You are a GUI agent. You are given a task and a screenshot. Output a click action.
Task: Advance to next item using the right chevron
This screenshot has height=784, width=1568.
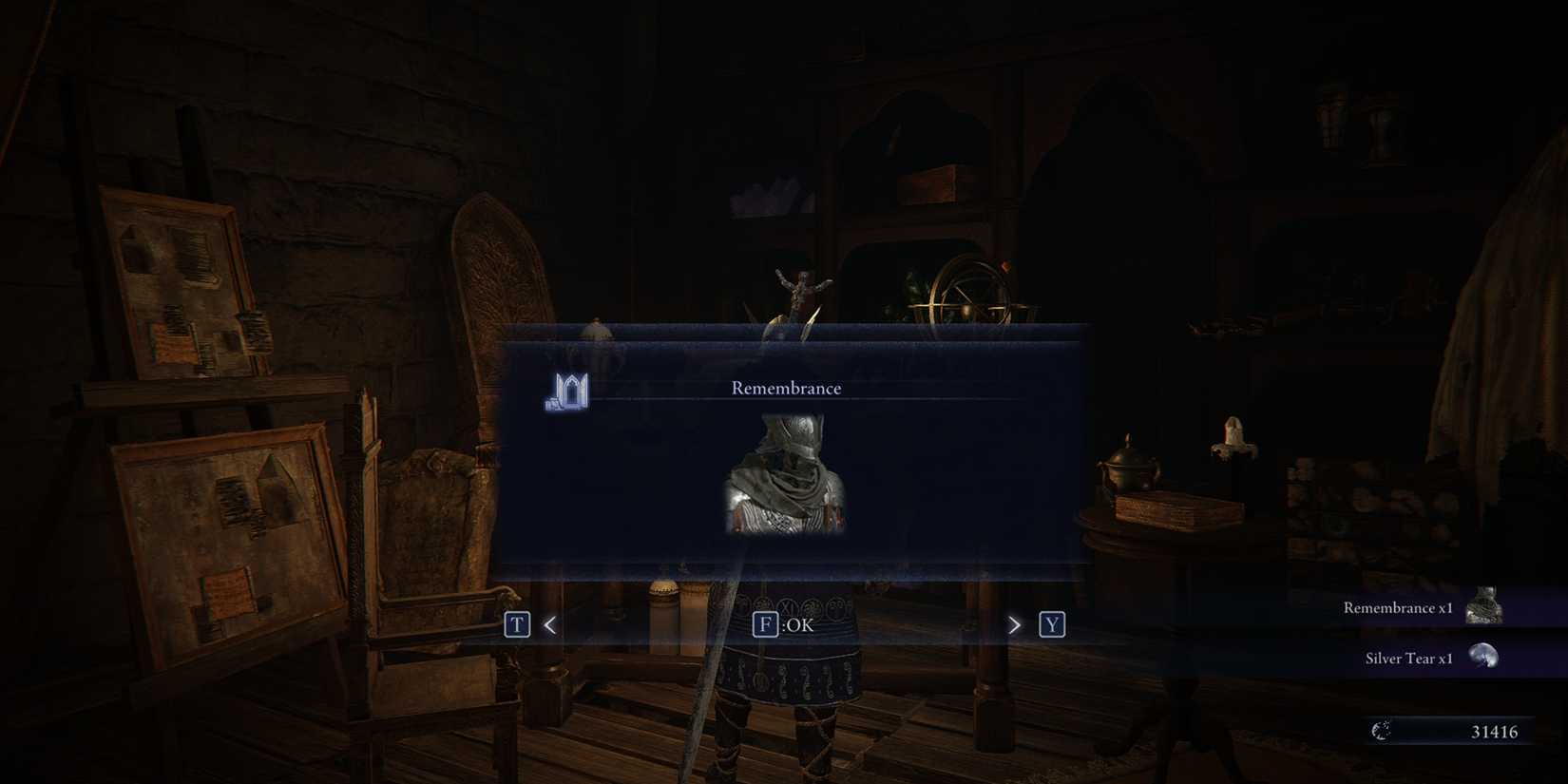[1013, 625]
